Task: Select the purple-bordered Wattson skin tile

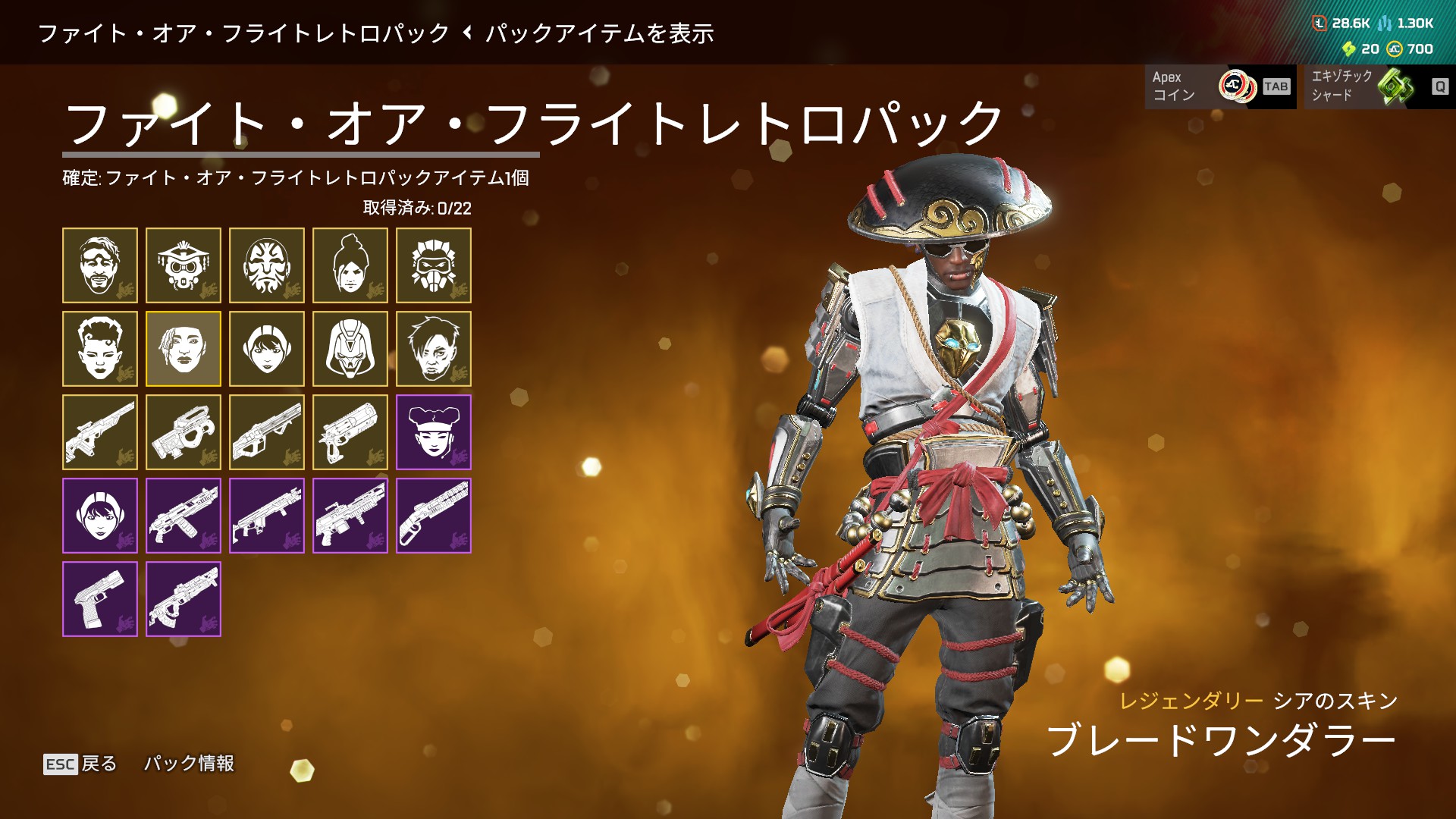Action: [100, 516]
